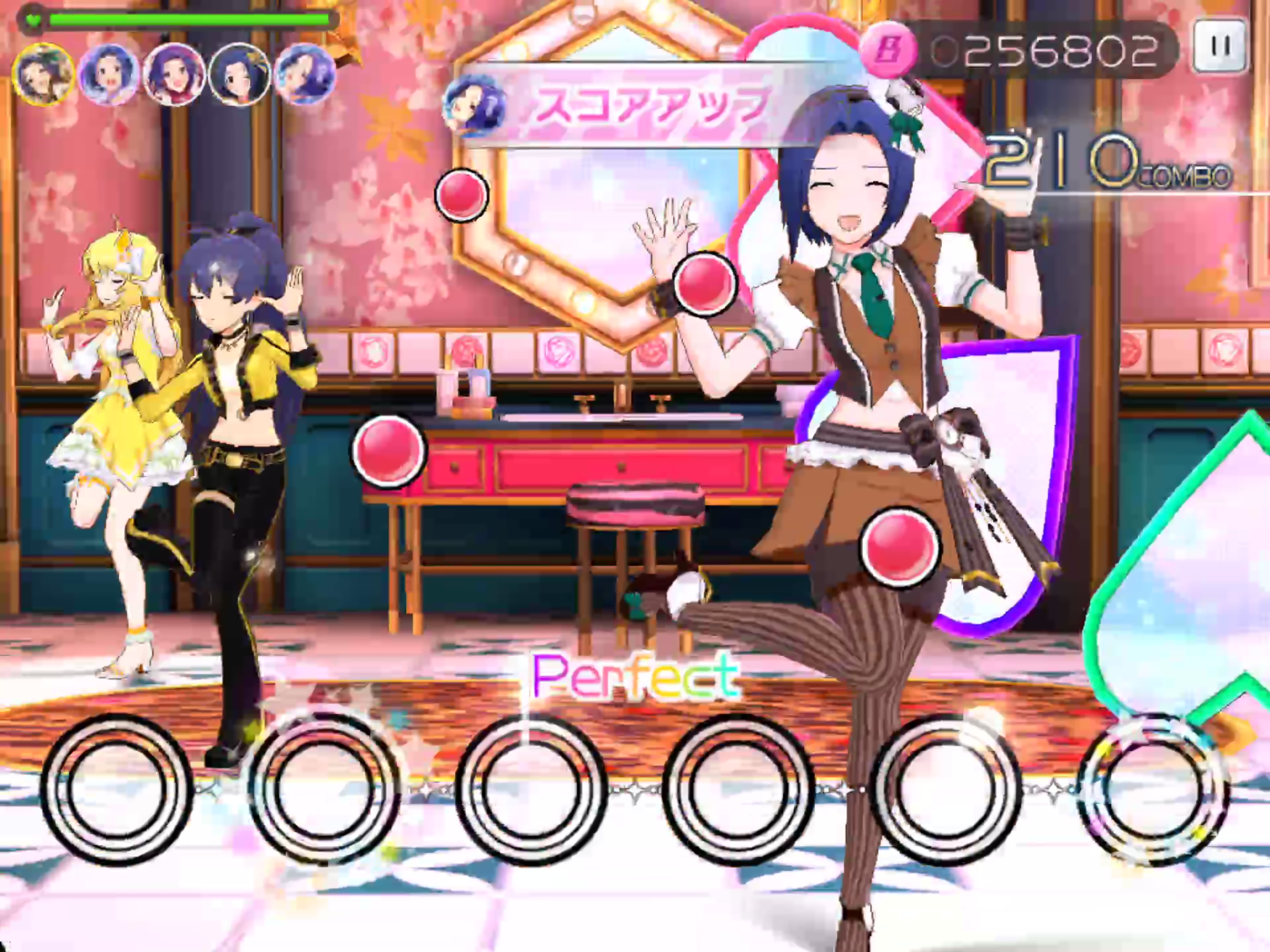Select the gold-bordered idol portrait
1270x952 pixels.
(x=43, y=75)
